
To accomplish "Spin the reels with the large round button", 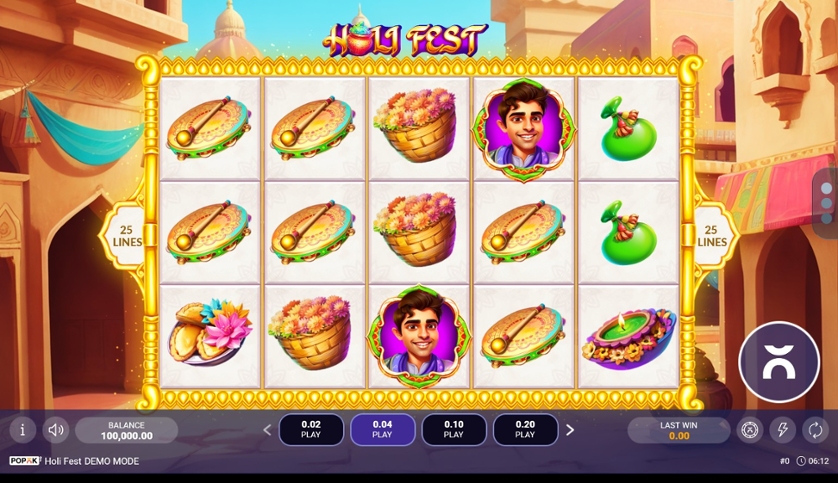I will pyautogui.click(x=778, y=362).
